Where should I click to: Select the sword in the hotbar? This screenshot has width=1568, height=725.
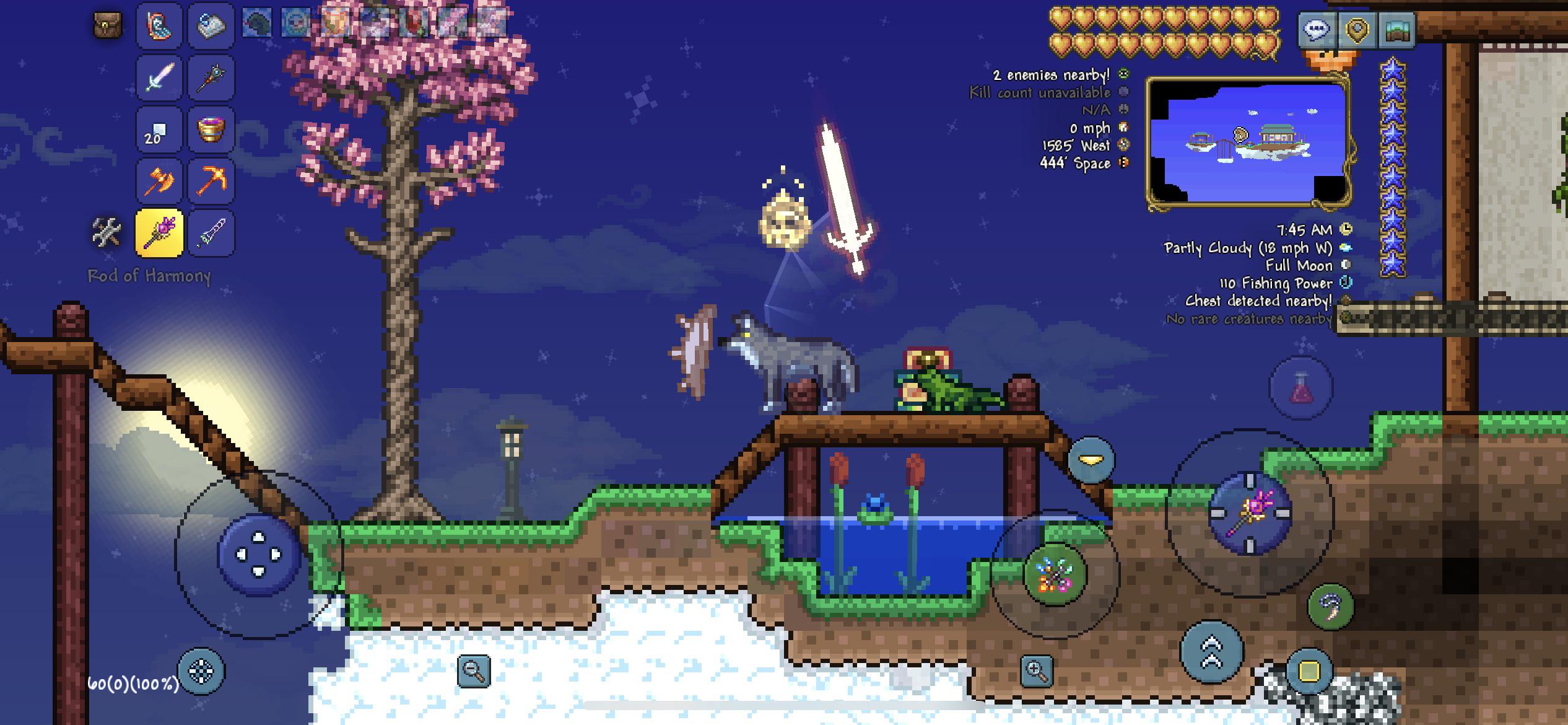pos(159,76)
